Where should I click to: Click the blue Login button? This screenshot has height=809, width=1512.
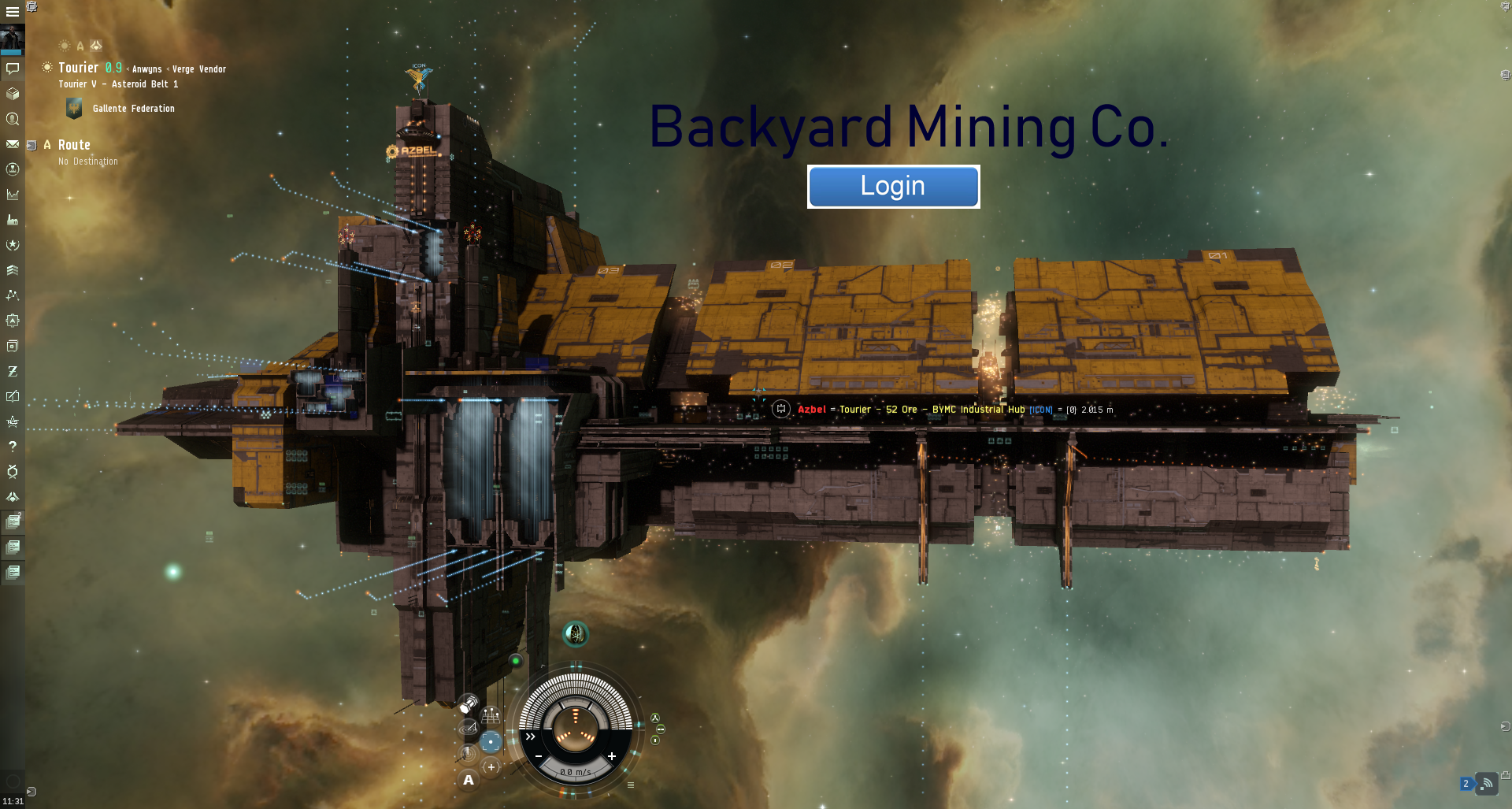point(893,187)
